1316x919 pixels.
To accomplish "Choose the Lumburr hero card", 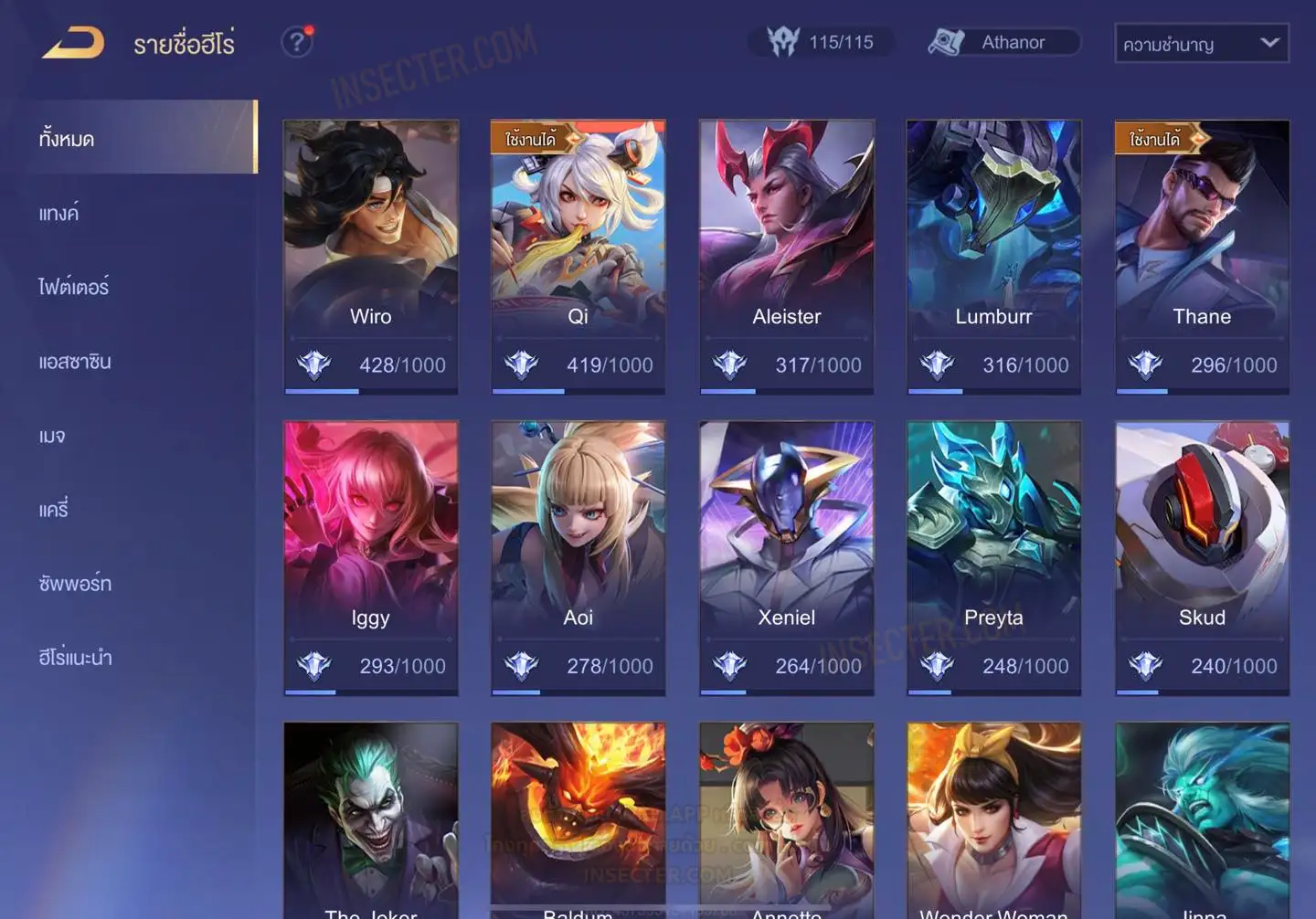I will tap(993, 256).
